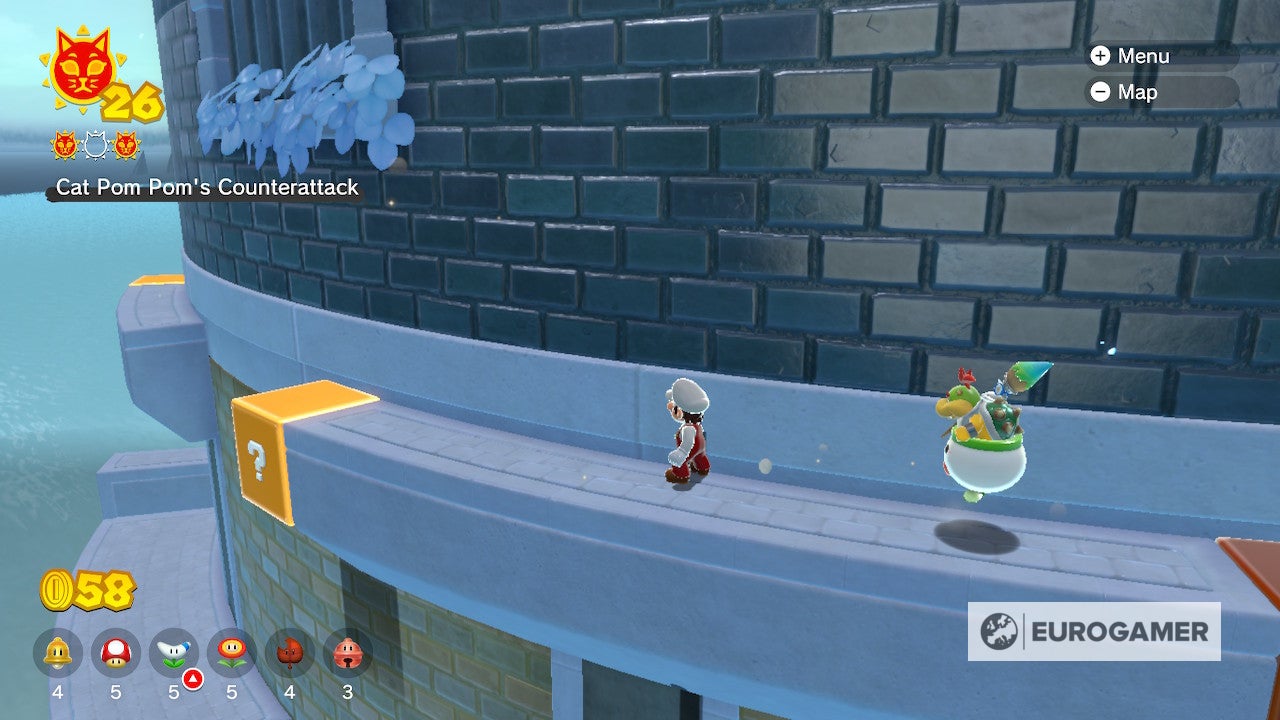Click the Cat Pom Pom's Counterattack objective label
Viewport: 1280px width, 720px height.
[207, 187]
